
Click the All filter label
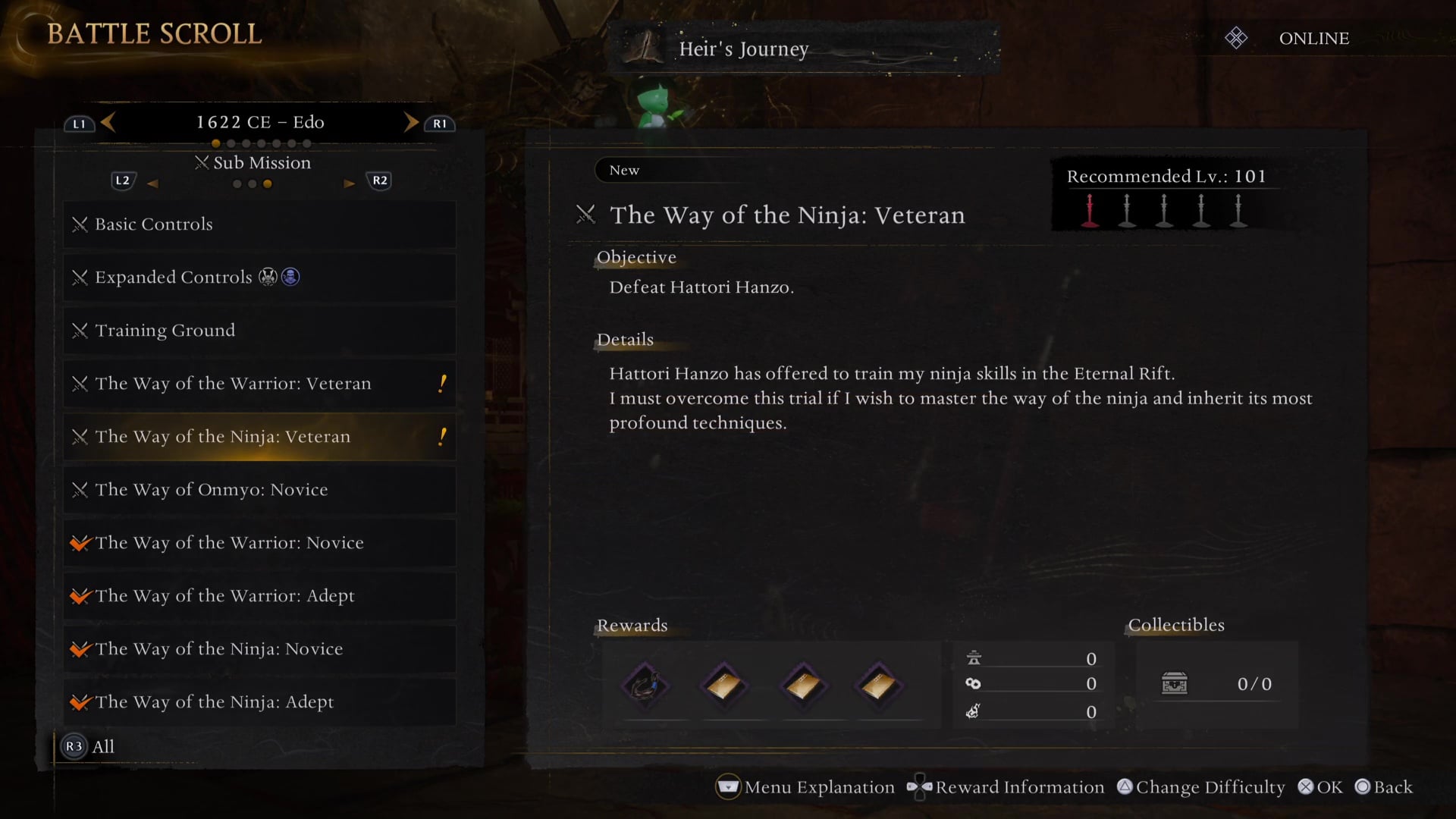click(102, 747)
